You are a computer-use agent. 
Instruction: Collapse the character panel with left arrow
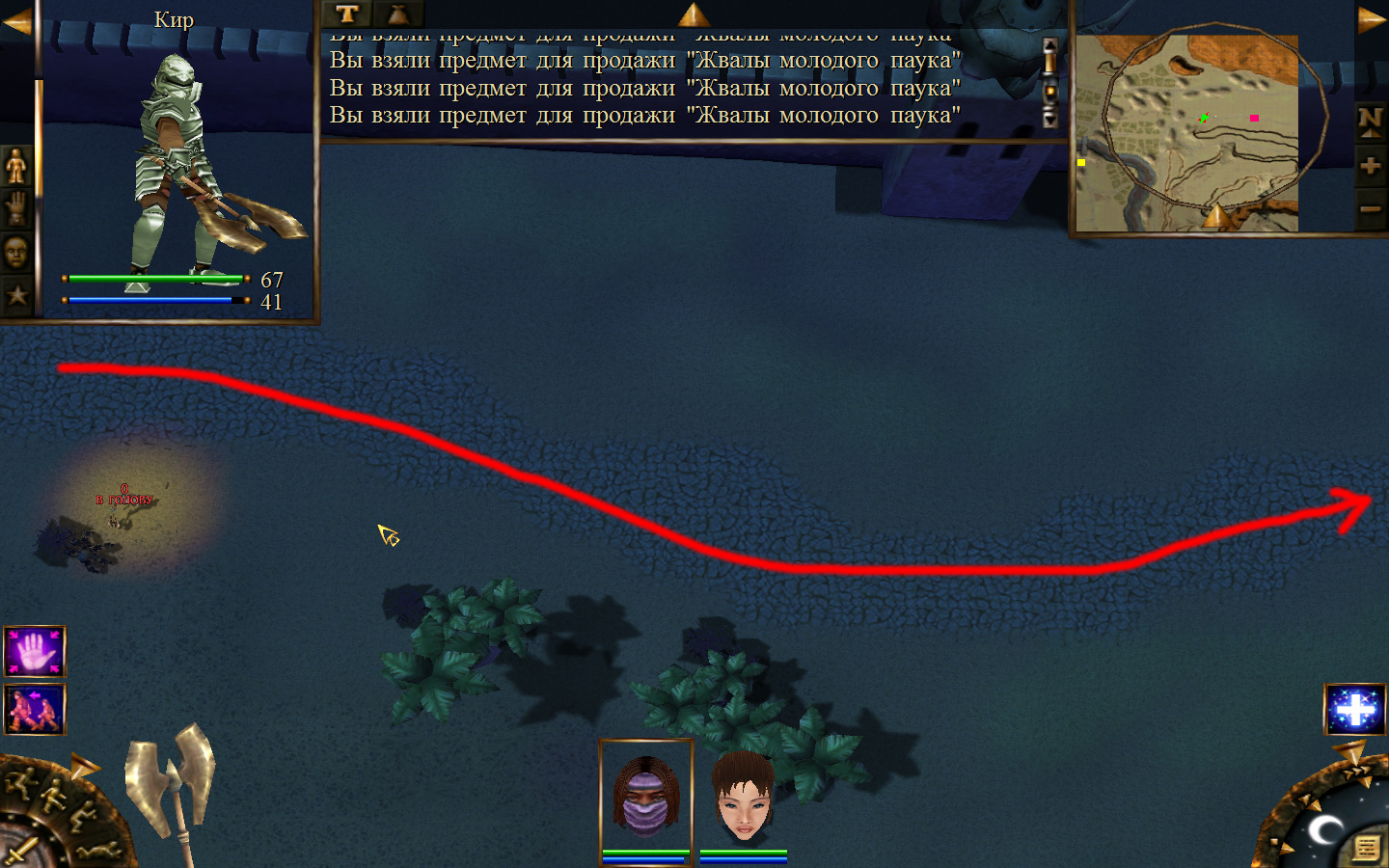point(16,21)
